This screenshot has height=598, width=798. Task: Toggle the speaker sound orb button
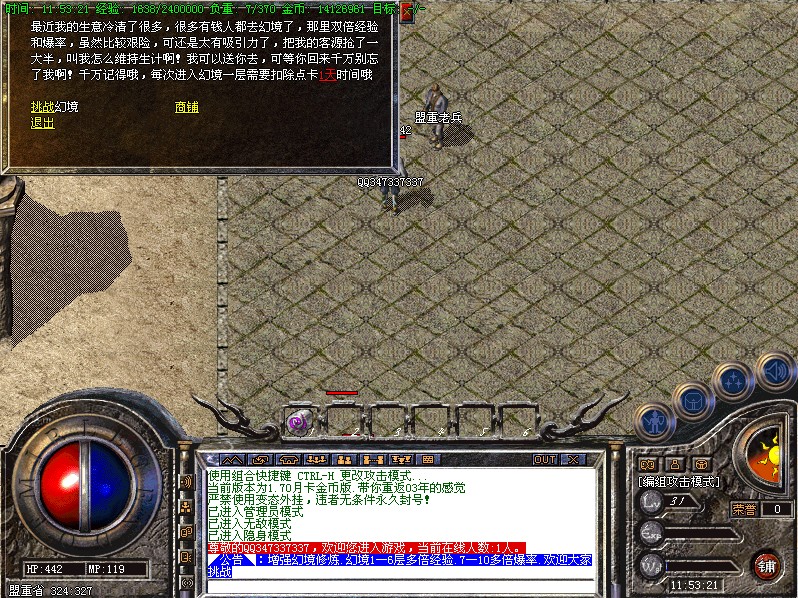click(774, 370)
